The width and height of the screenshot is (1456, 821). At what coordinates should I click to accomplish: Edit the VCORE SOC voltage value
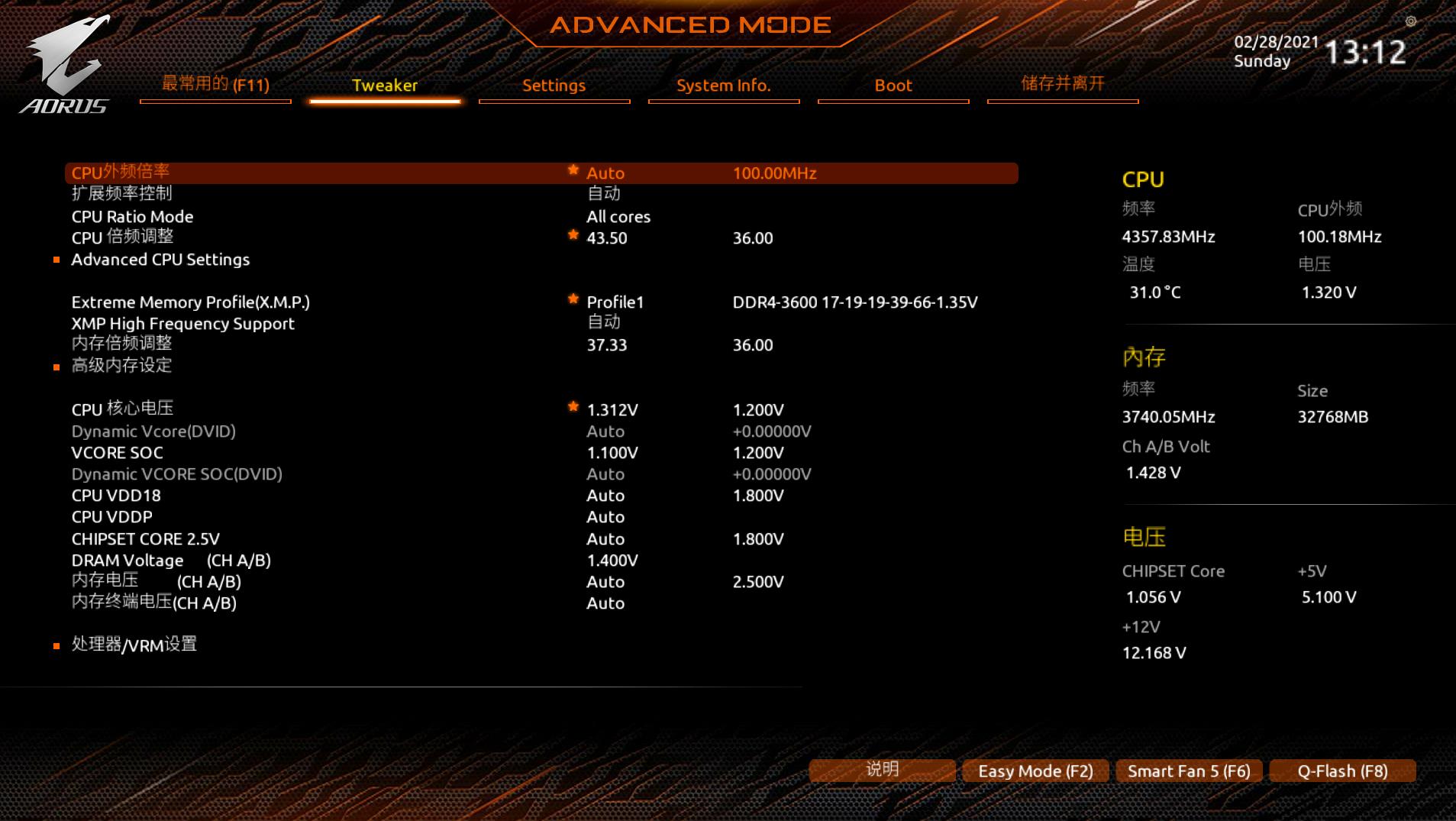[612, 453]
